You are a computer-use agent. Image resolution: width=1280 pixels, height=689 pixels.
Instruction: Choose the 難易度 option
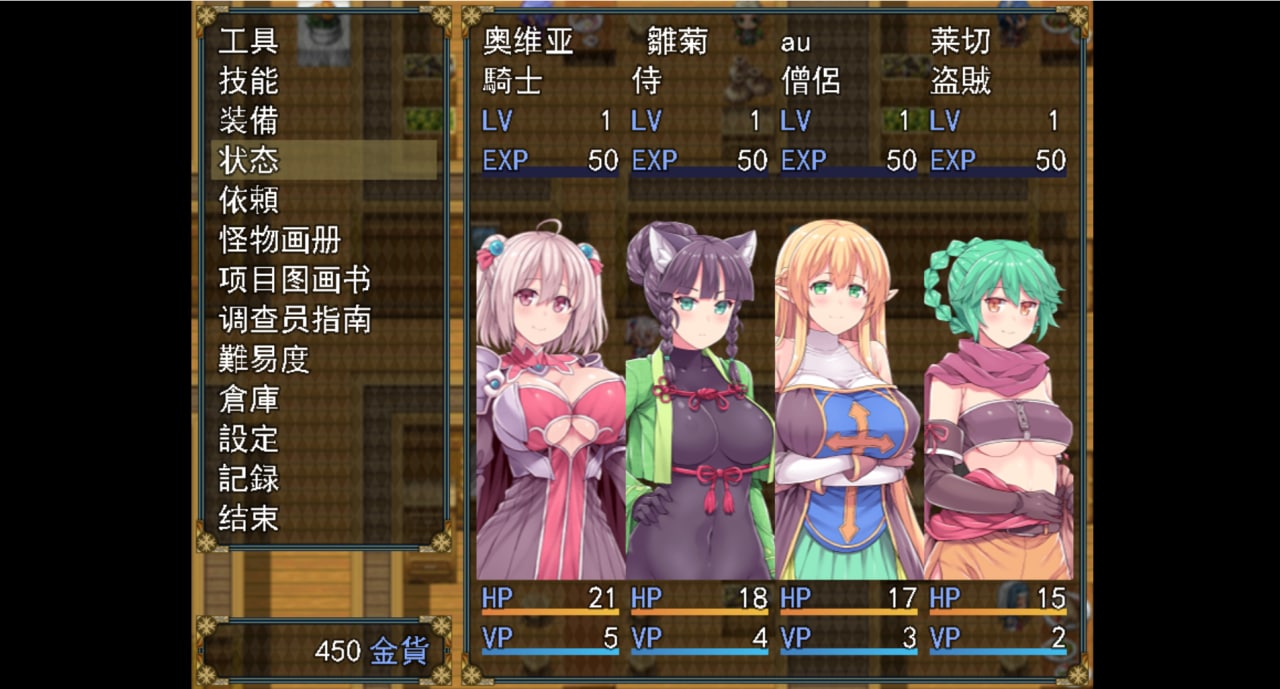tap(264, 359)
